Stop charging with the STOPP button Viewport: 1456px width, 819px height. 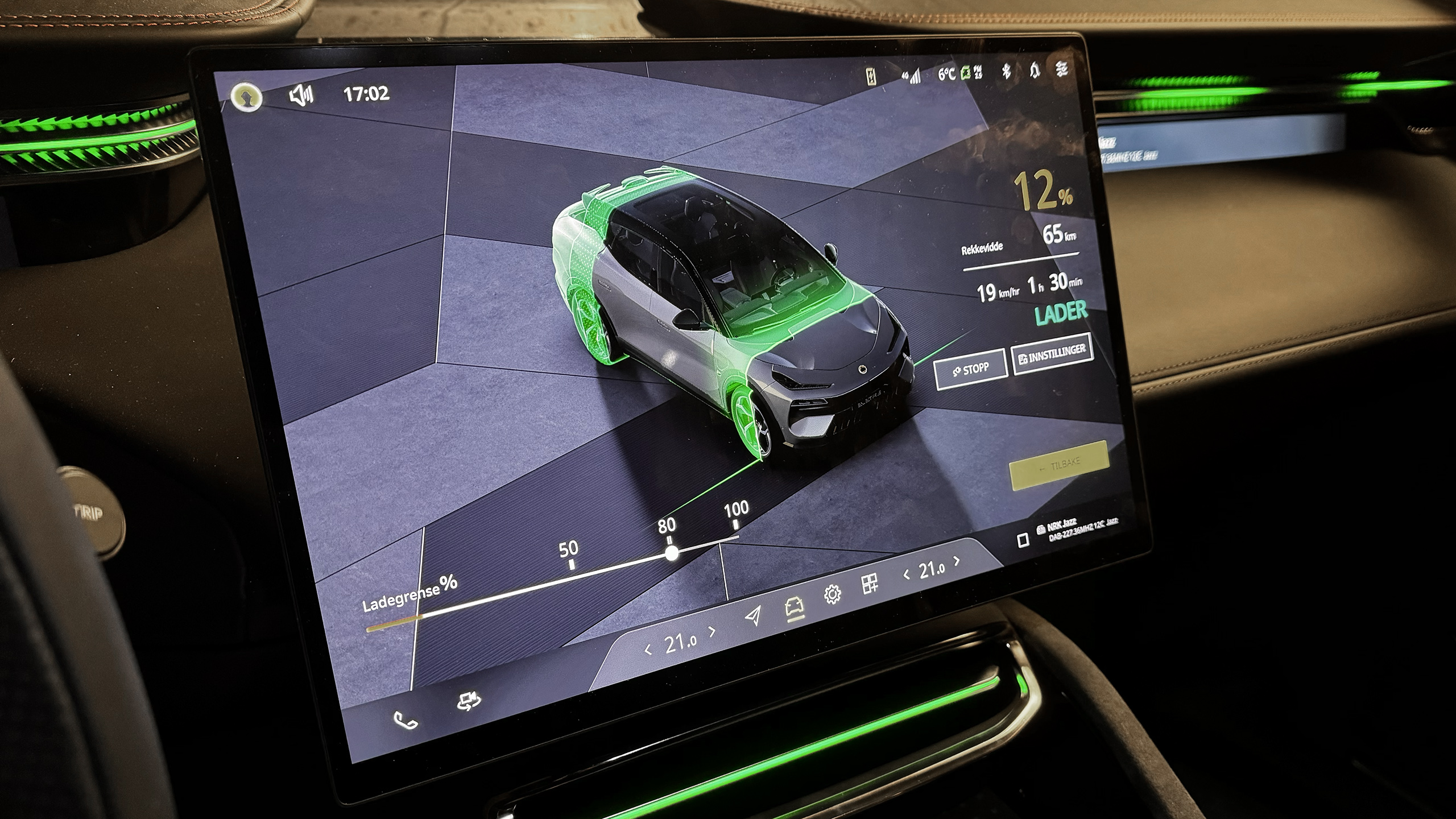971,370
